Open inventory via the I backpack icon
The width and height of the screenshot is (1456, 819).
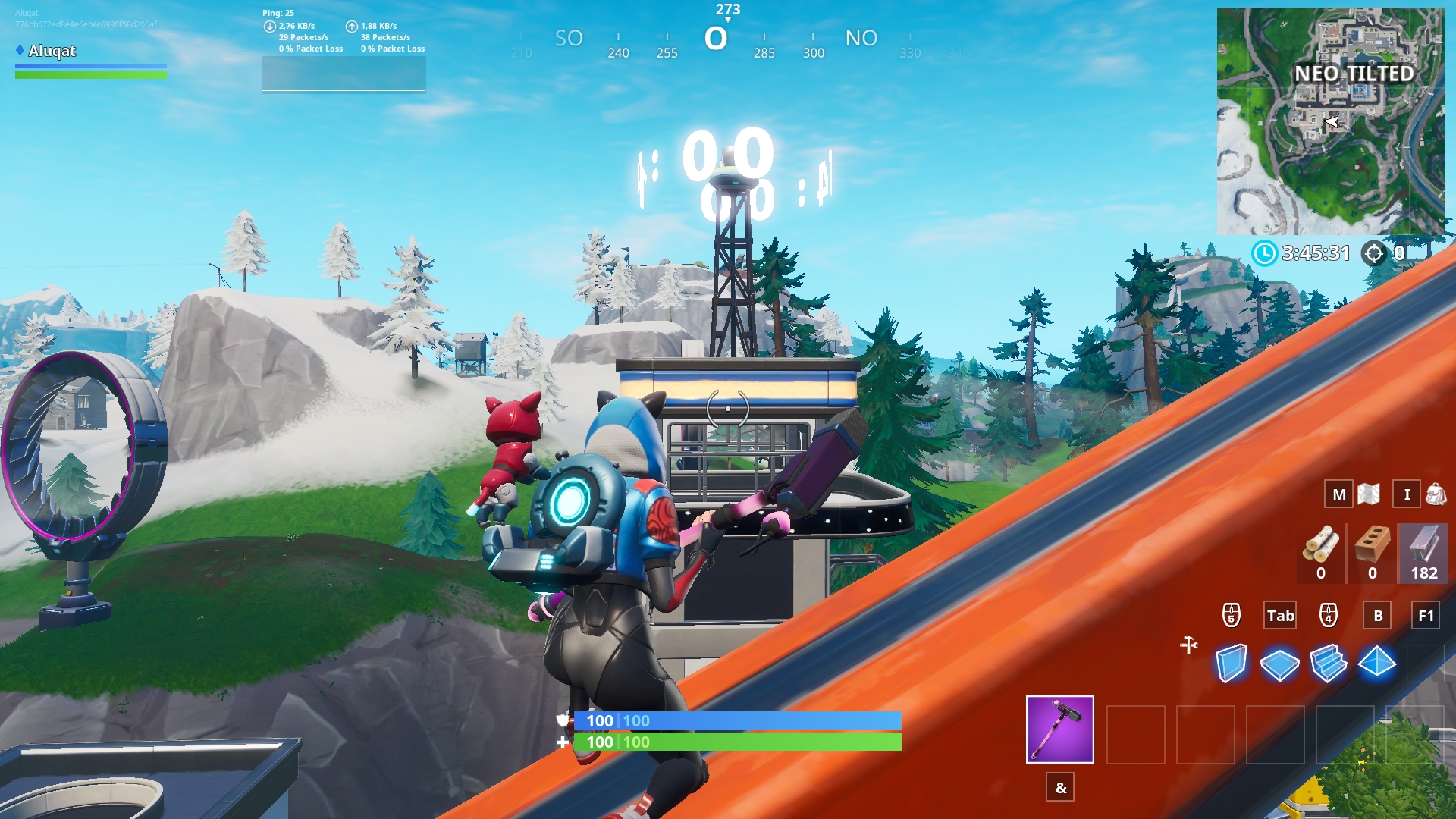tap(1407, 494)
